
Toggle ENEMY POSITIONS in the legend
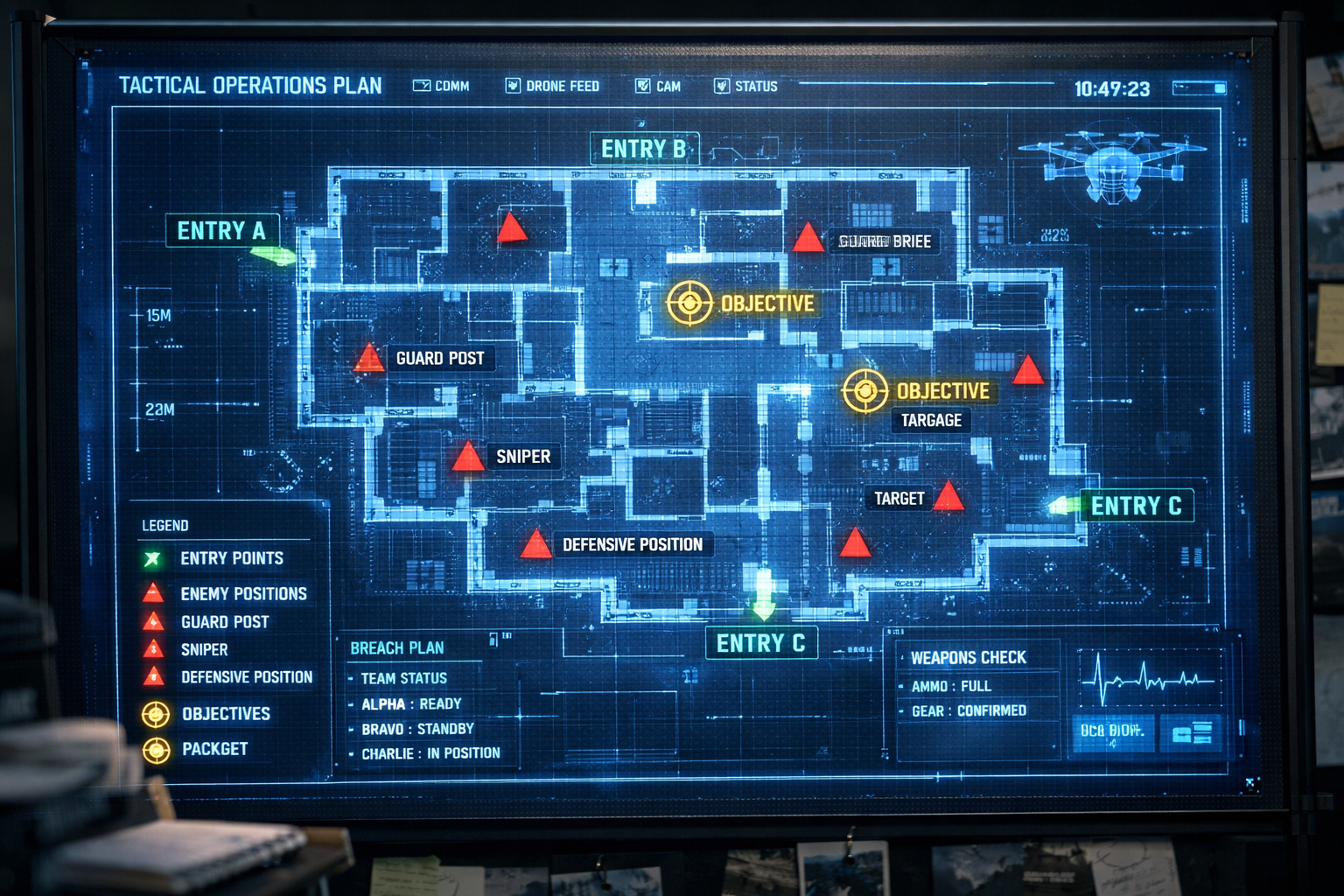(x=243, y=594)
